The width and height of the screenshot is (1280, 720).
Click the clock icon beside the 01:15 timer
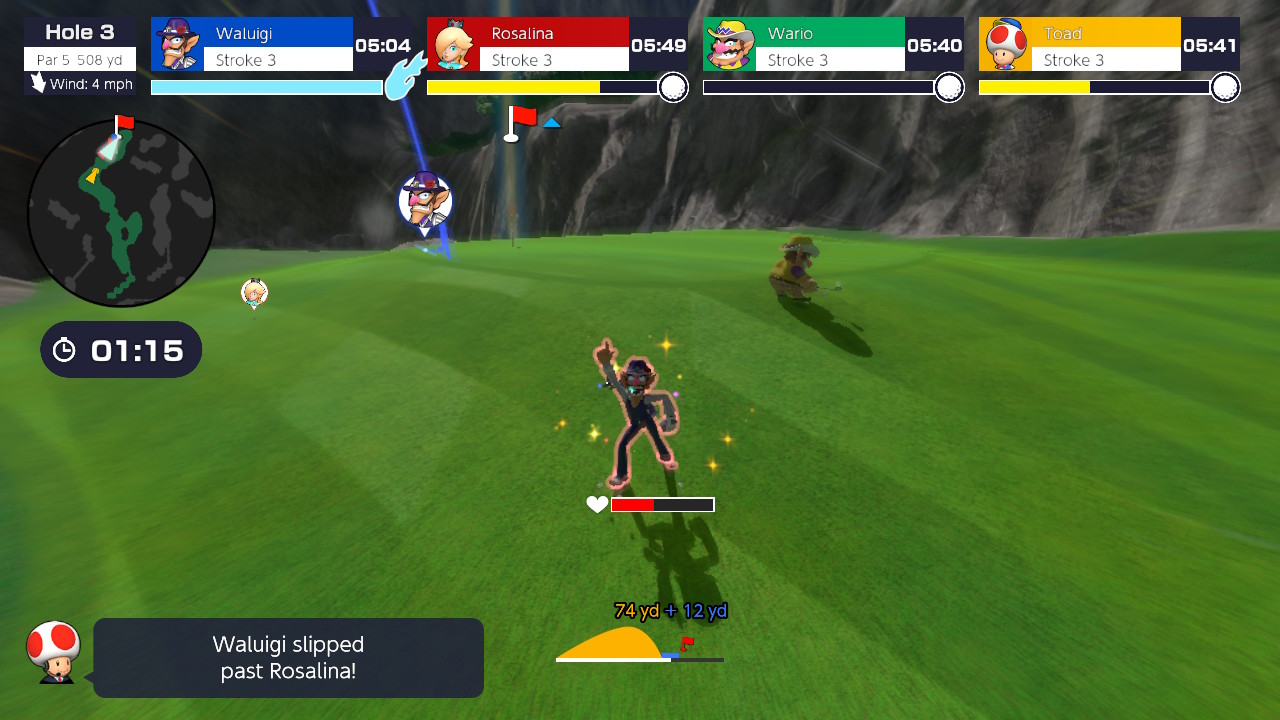pyautogui.click(x=63, y=350)
